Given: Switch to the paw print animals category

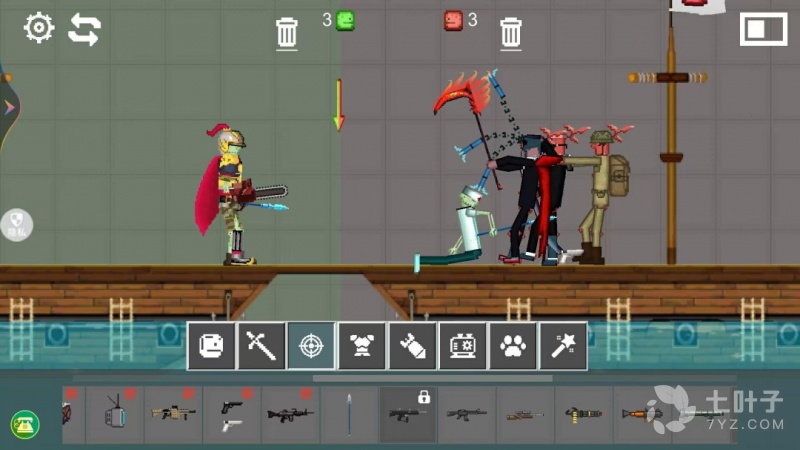Looking at the screenshot, I should (512, 346).
